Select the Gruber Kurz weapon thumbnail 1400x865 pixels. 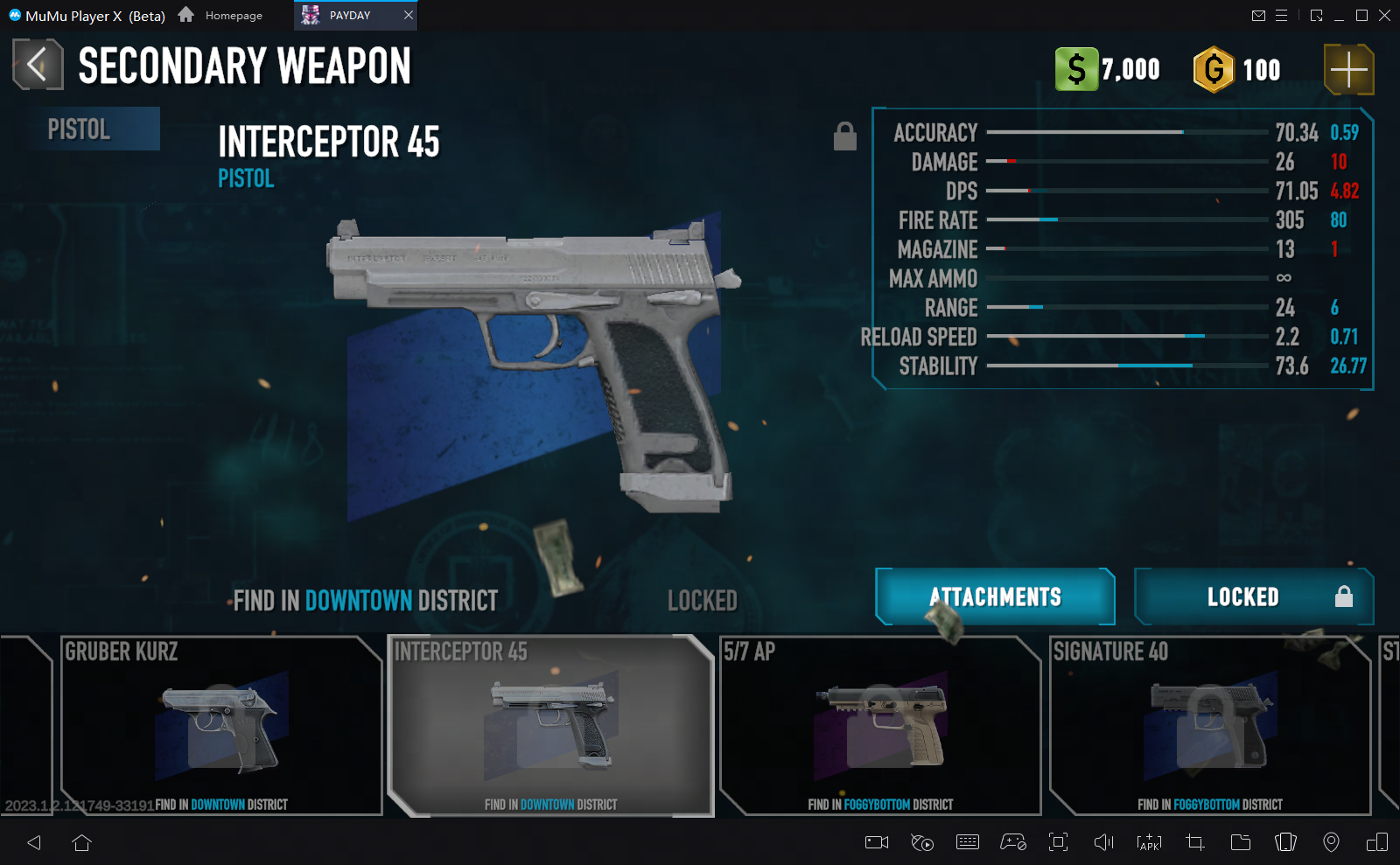click(x=220, y=726)
